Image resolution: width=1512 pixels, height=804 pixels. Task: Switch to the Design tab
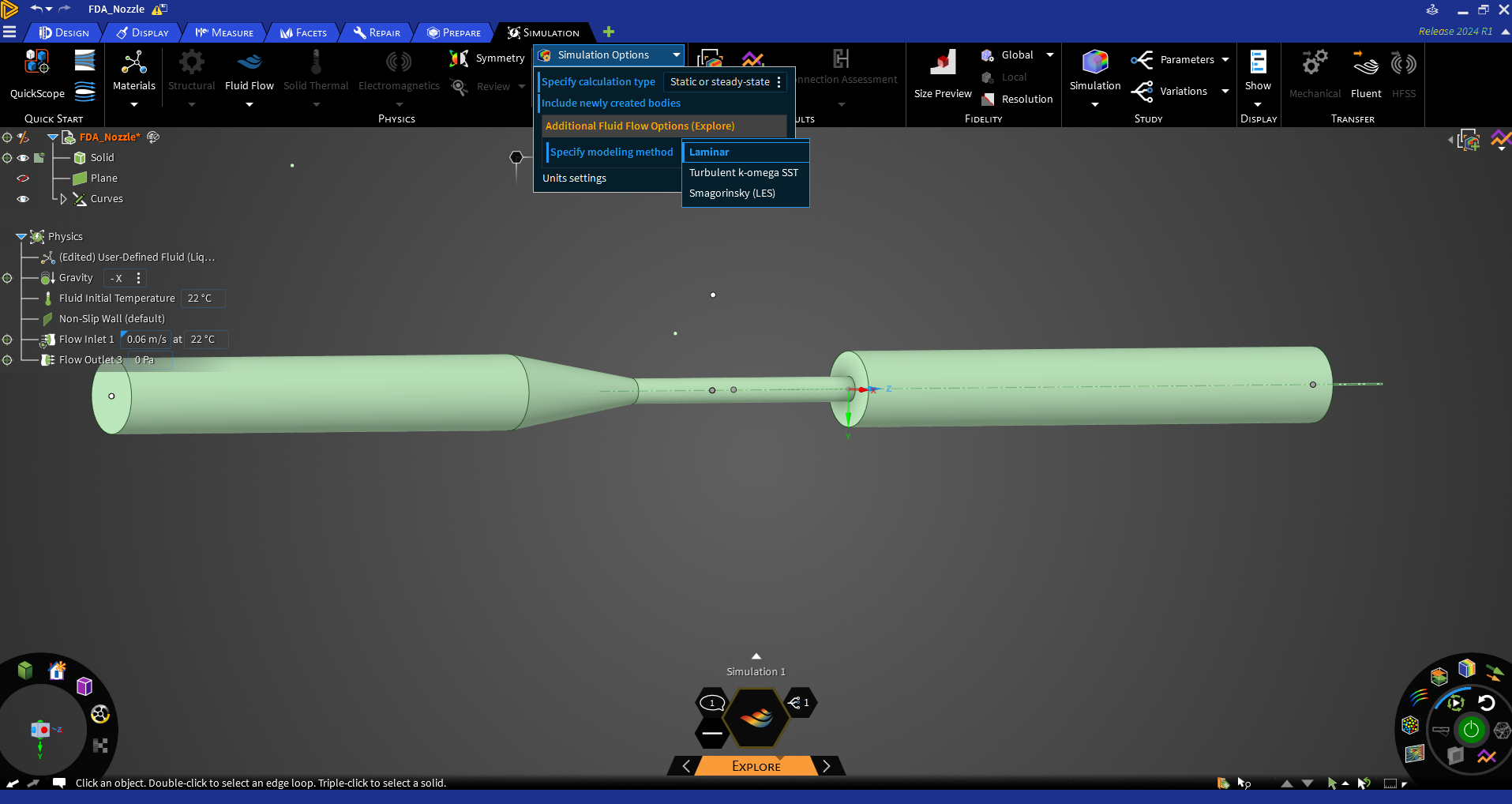pyautogui.click(x=65, y=32)
